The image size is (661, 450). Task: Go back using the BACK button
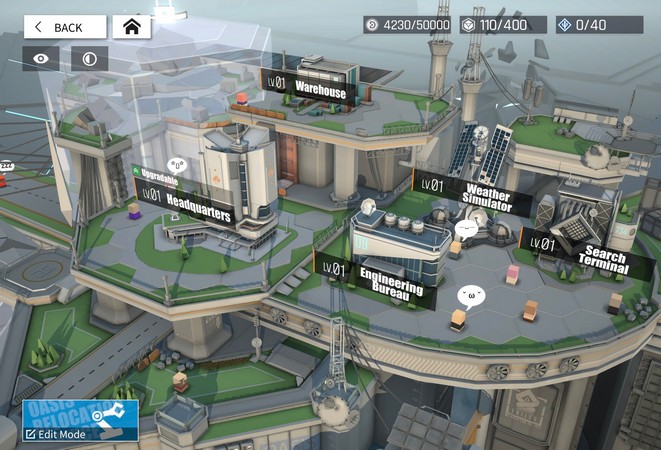(x=64, y=27)
